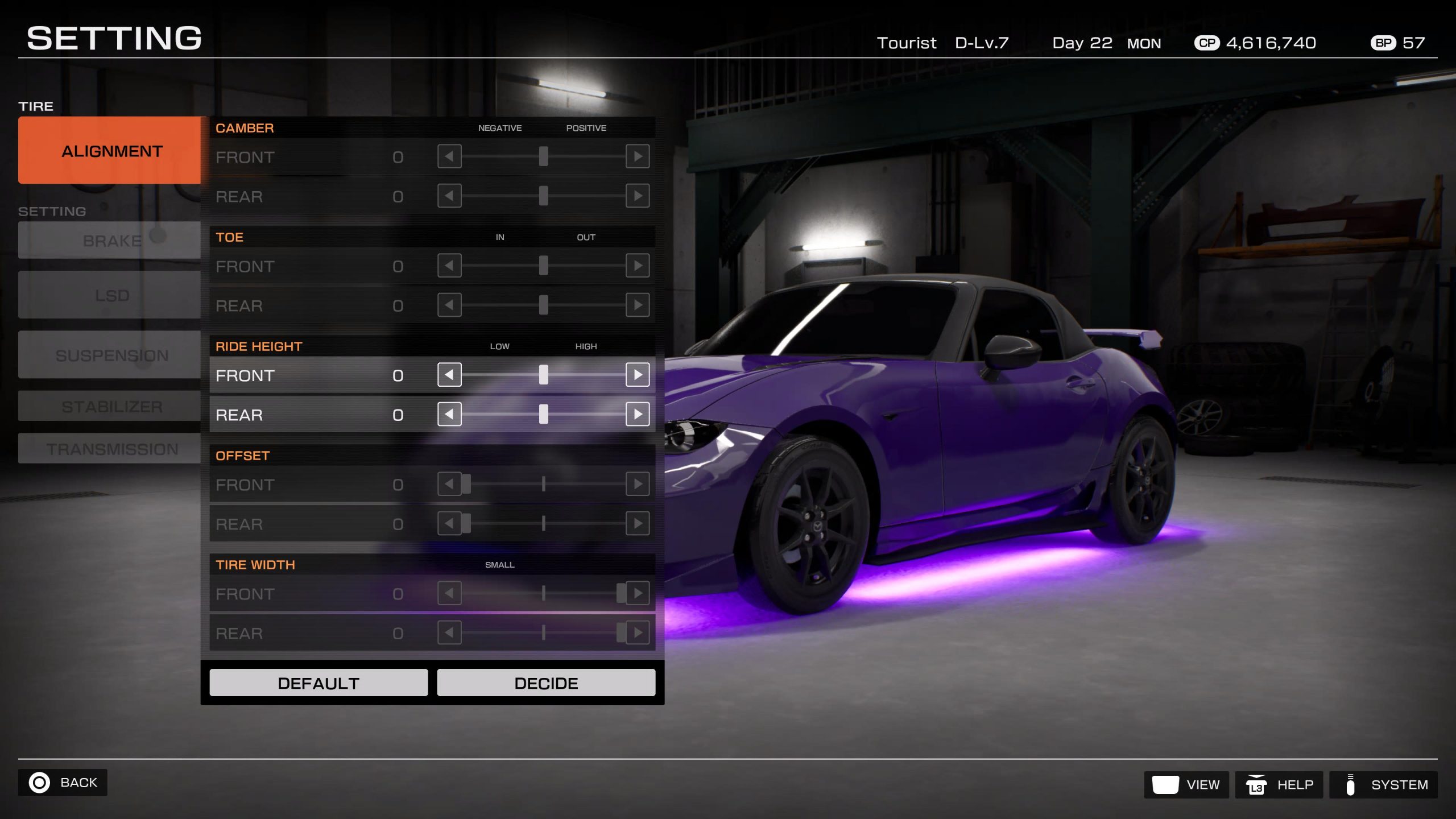Increase front offset with right arrow
The height and width of the screenshot is (819, 1456).
point(638,484)
